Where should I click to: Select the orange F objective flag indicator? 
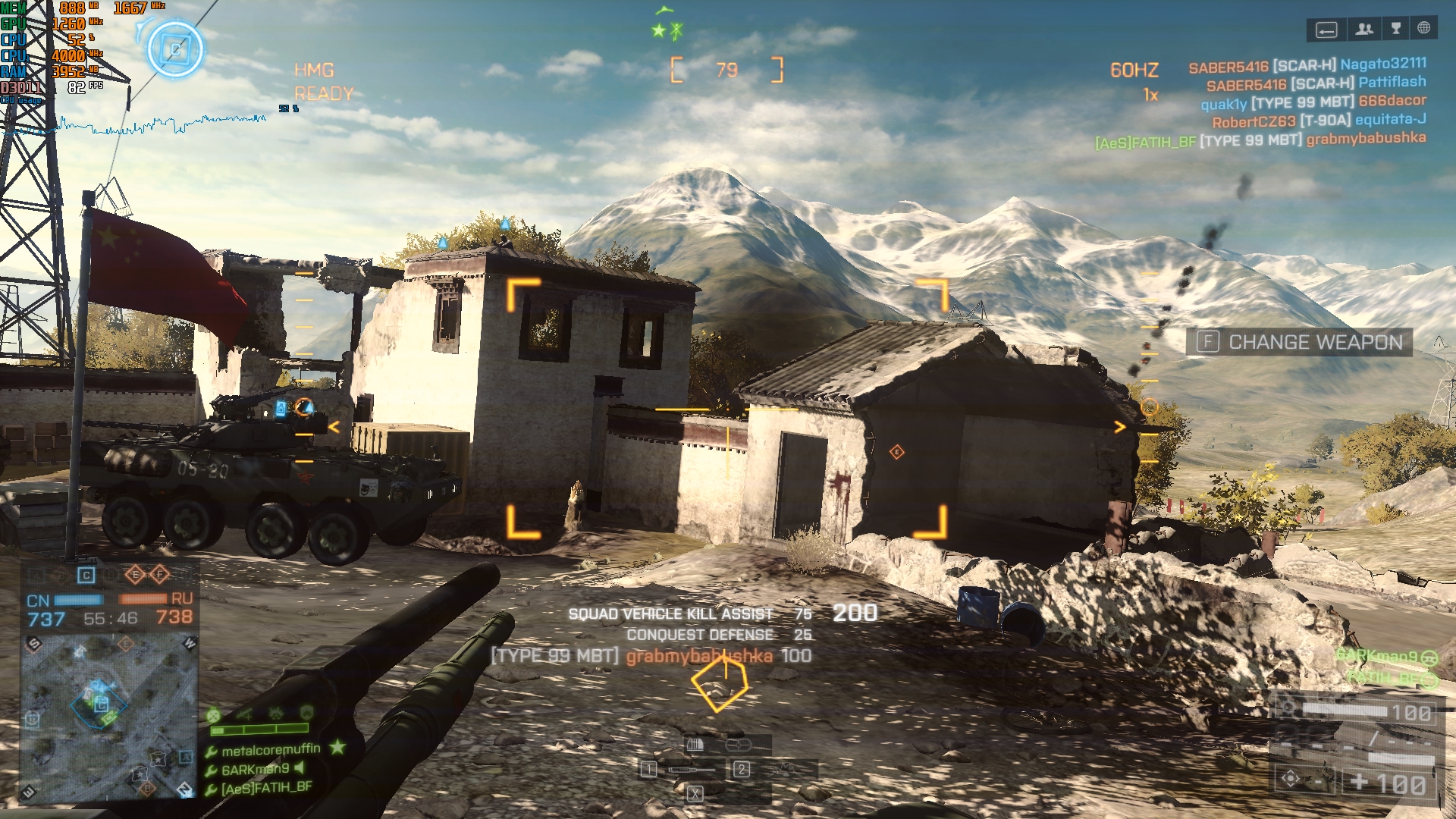(x=159, y=575)
